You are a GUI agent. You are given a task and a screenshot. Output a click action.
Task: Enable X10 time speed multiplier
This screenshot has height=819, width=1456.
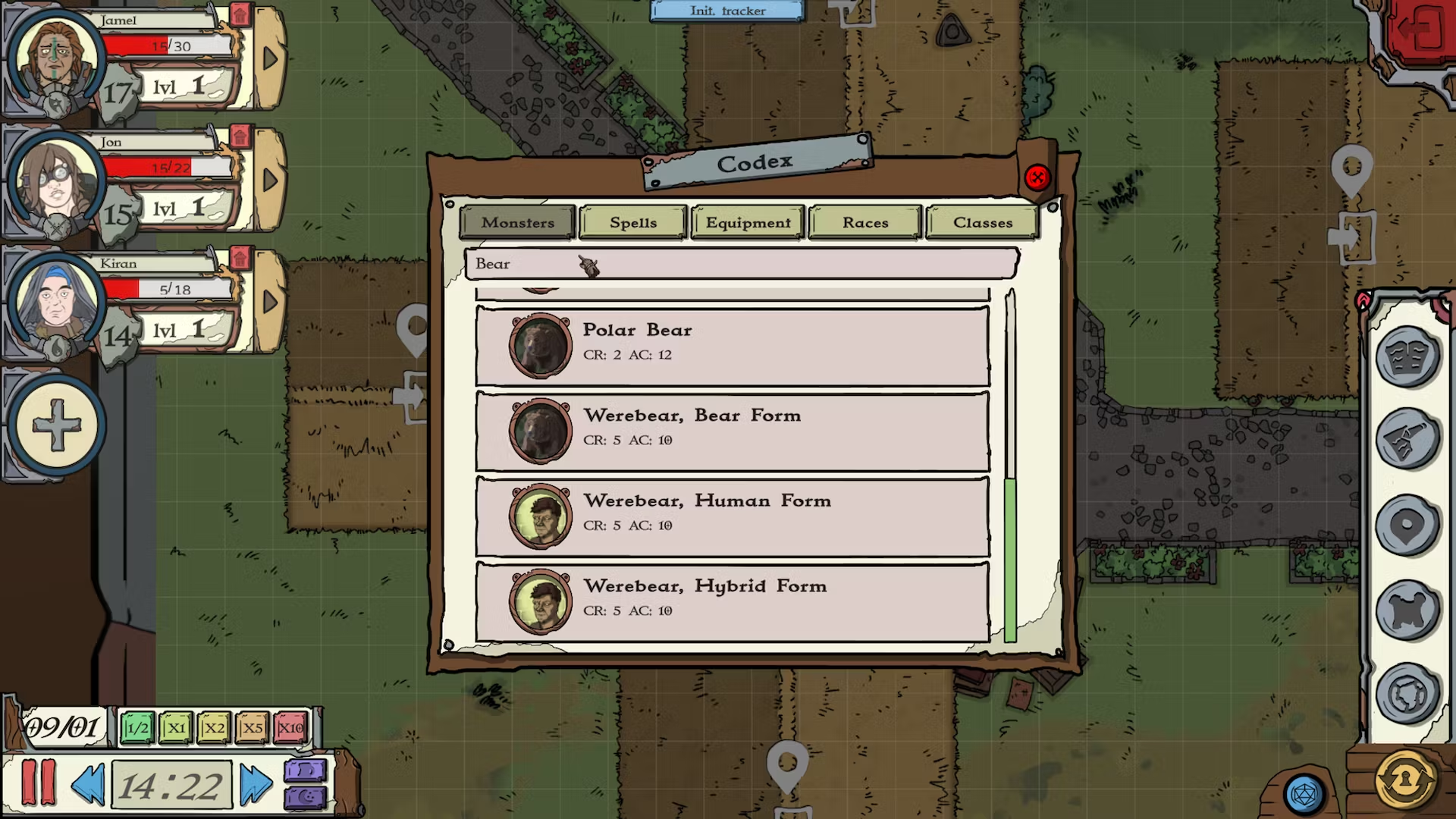pyautogui.click(x=290, y=727)
